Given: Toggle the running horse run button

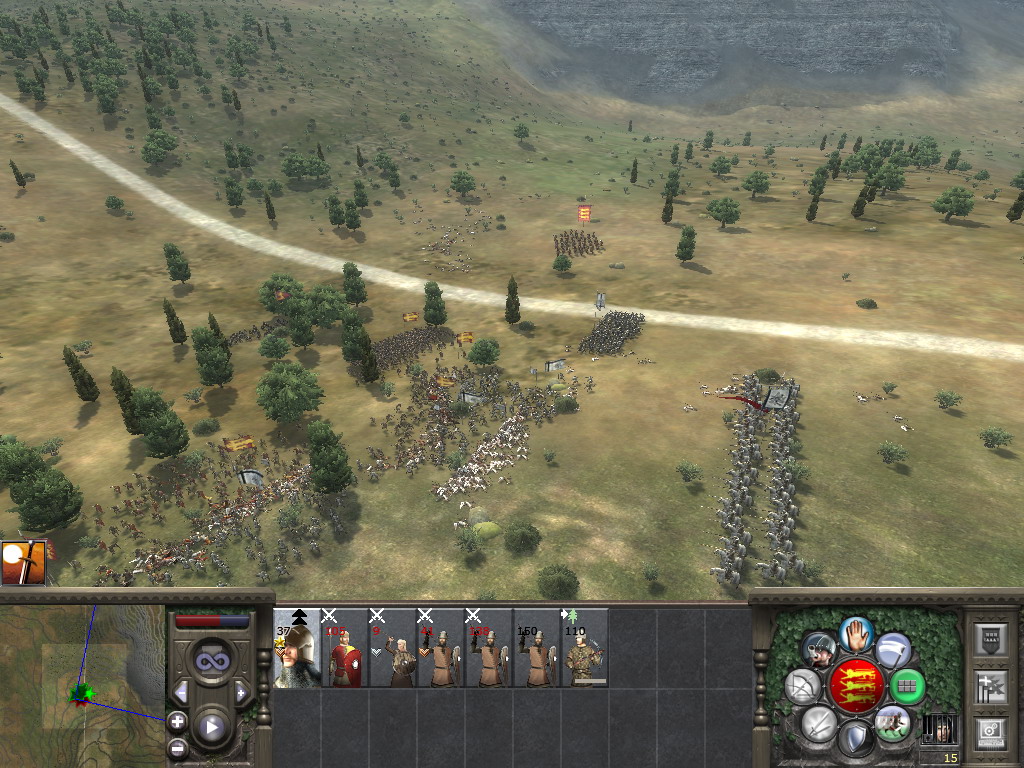Looking at the screenshot, I should tap(891, 723).
